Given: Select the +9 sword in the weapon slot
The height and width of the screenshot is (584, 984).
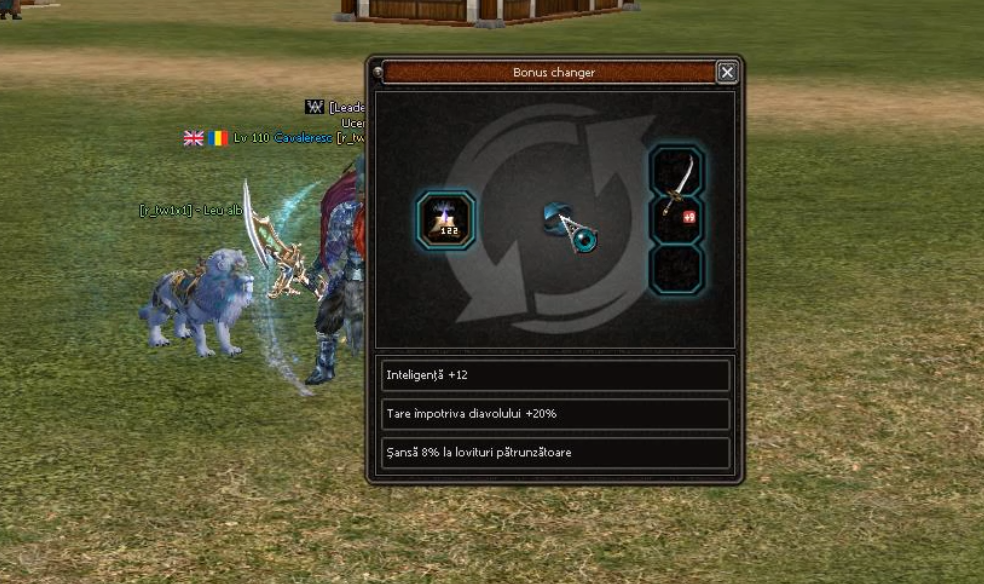Looking at the screenshot, I should (x=676, y=195).
